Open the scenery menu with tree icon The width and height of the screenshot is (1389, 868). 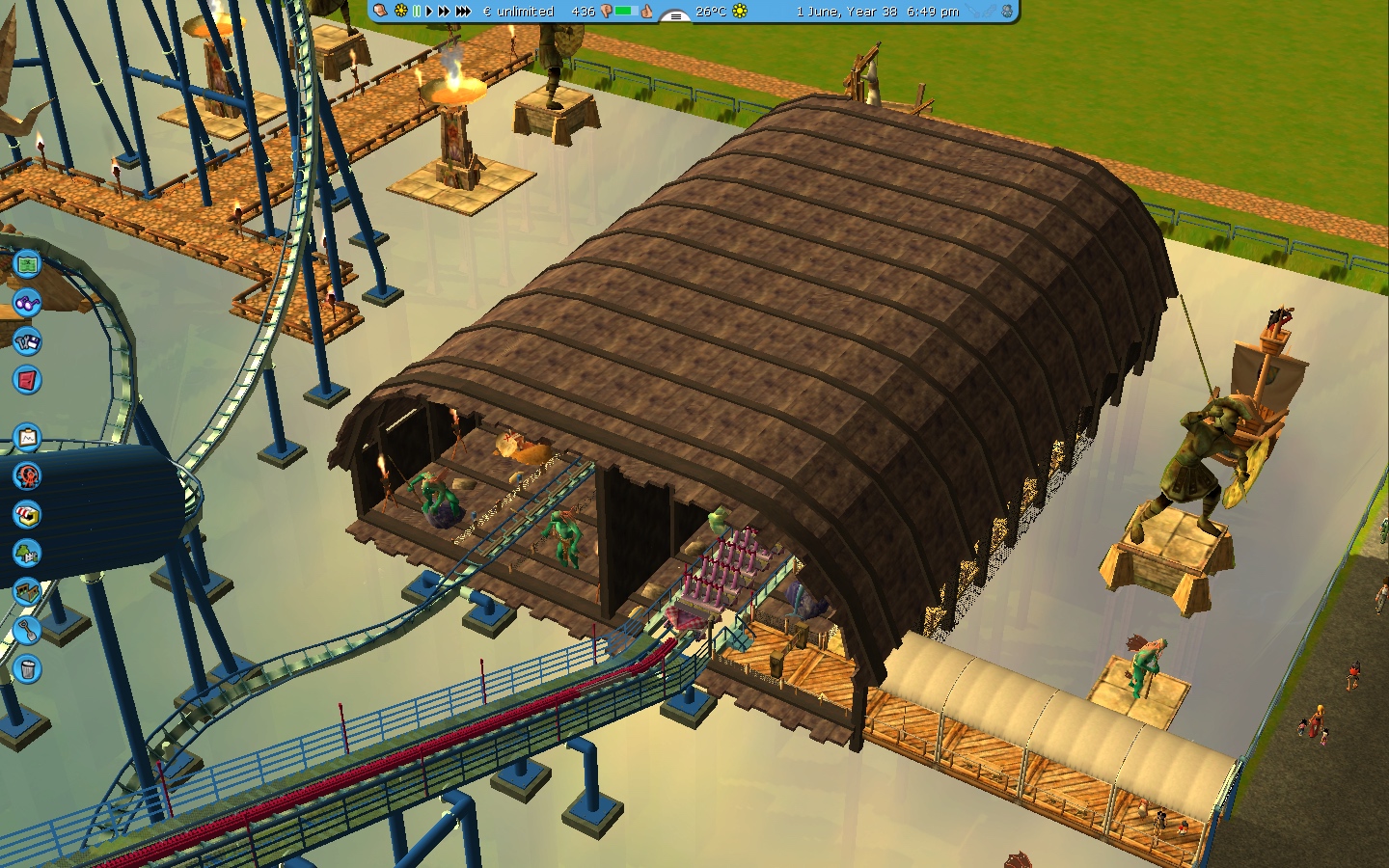(x=27, y=553)
